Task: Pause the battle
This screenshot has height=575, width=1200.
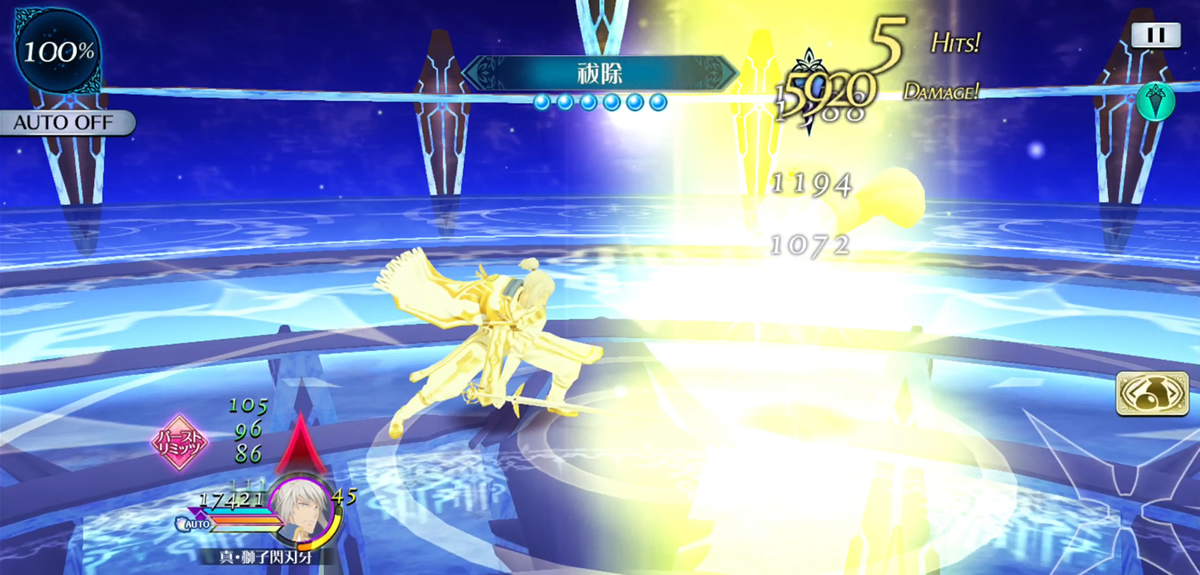Action: coord(1155,34)
